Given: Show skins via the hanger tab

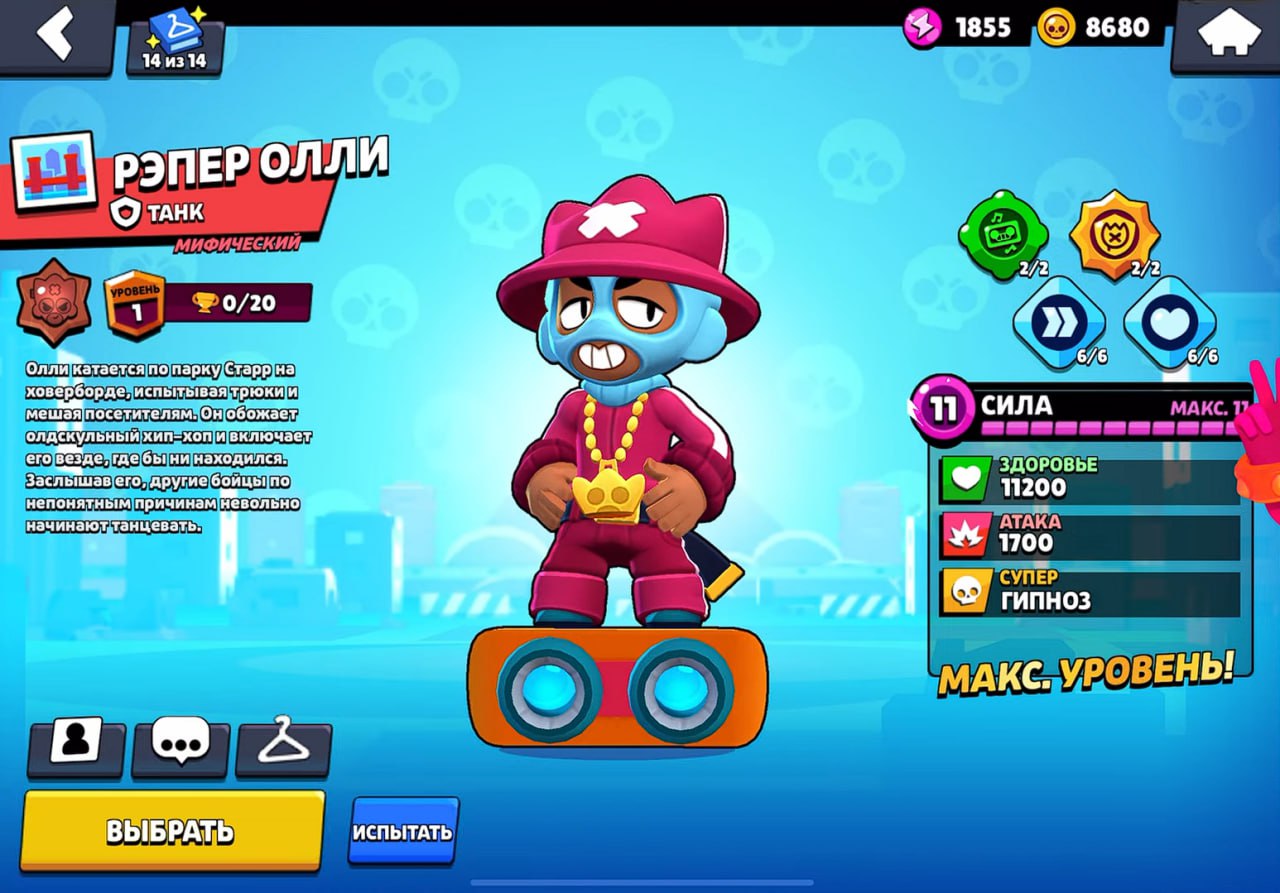Looking at the screenshot, I should point(284,747).
